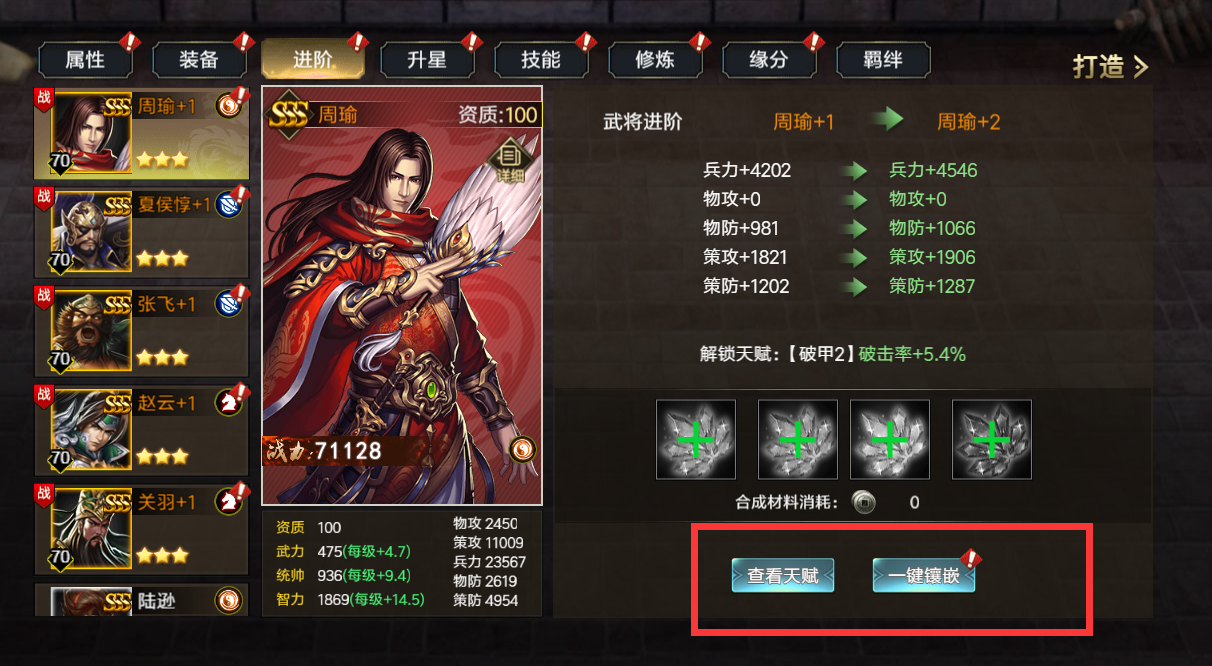
Task: Pick 赵云+1 from the hero list
Action: [141, 430]
